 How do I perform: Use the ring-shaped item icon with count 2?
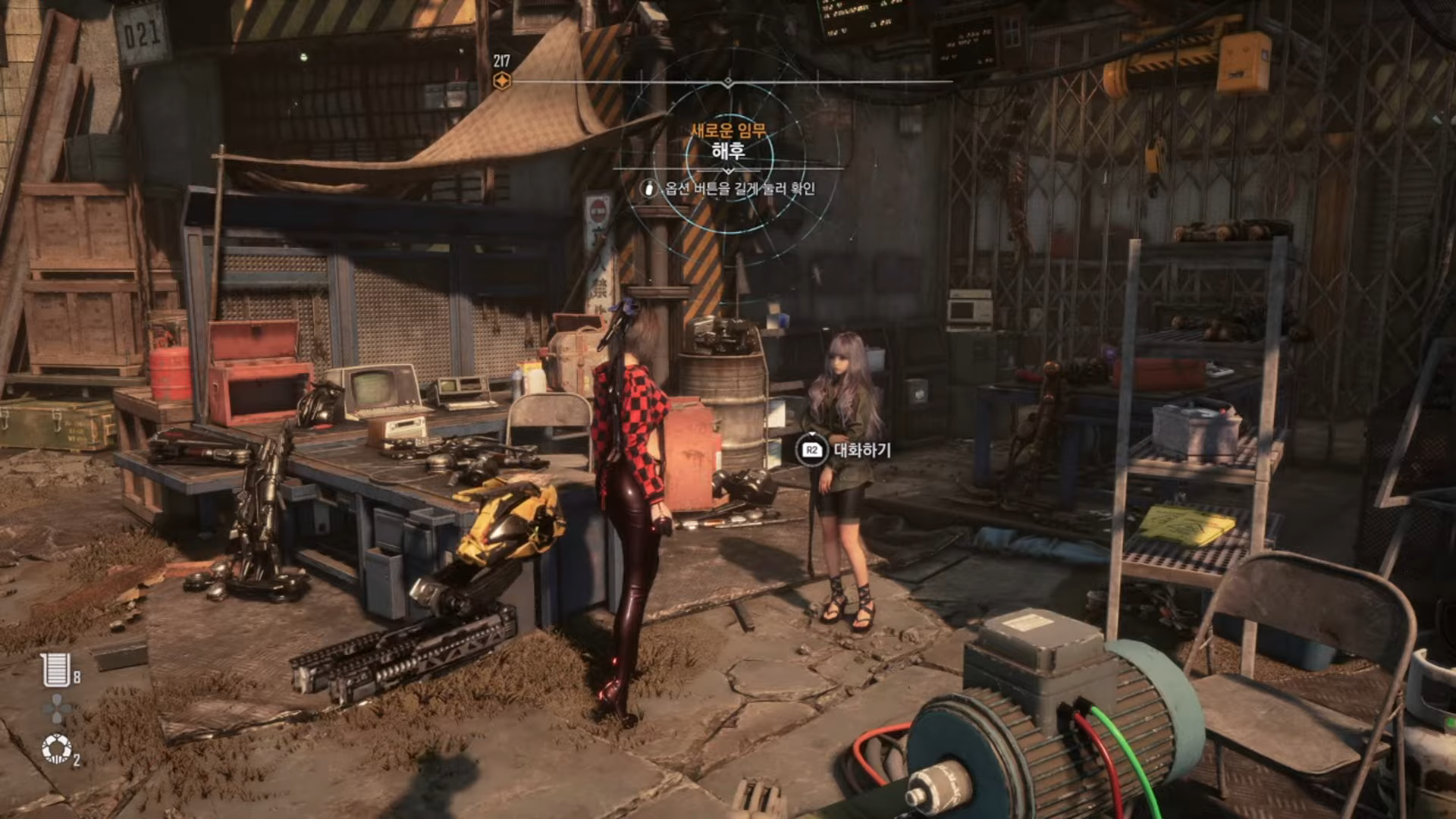[56, 749]
